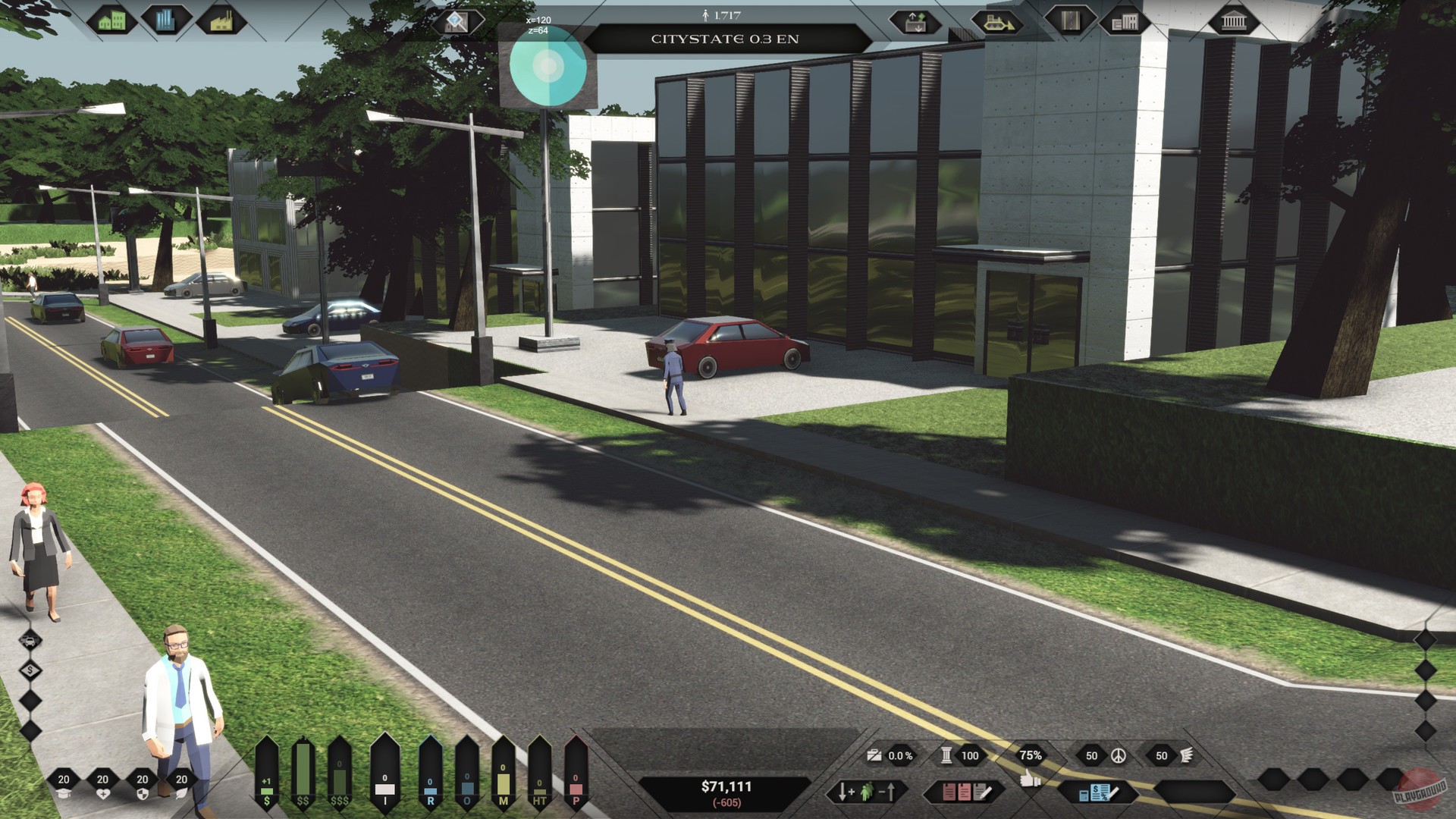Open the road building tool
The width and height of the screenshot is (1456, 819).
click(1070, 20)
